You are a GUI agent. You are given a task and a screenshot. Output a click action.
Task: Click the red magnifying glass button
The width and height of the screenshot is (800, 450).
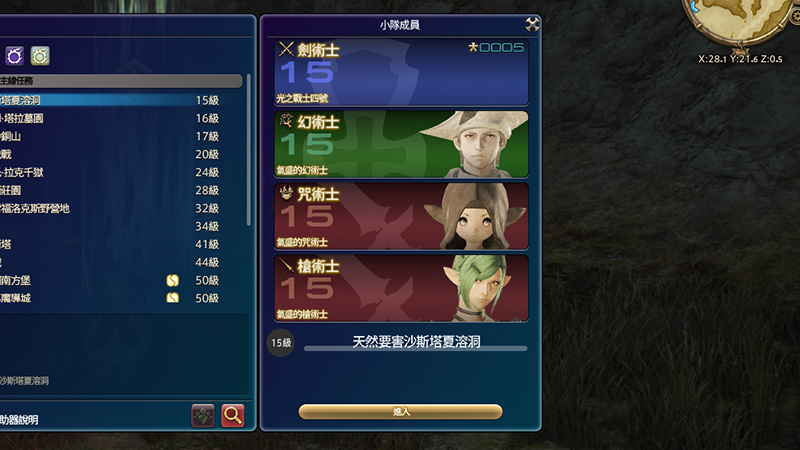point(233,415)
